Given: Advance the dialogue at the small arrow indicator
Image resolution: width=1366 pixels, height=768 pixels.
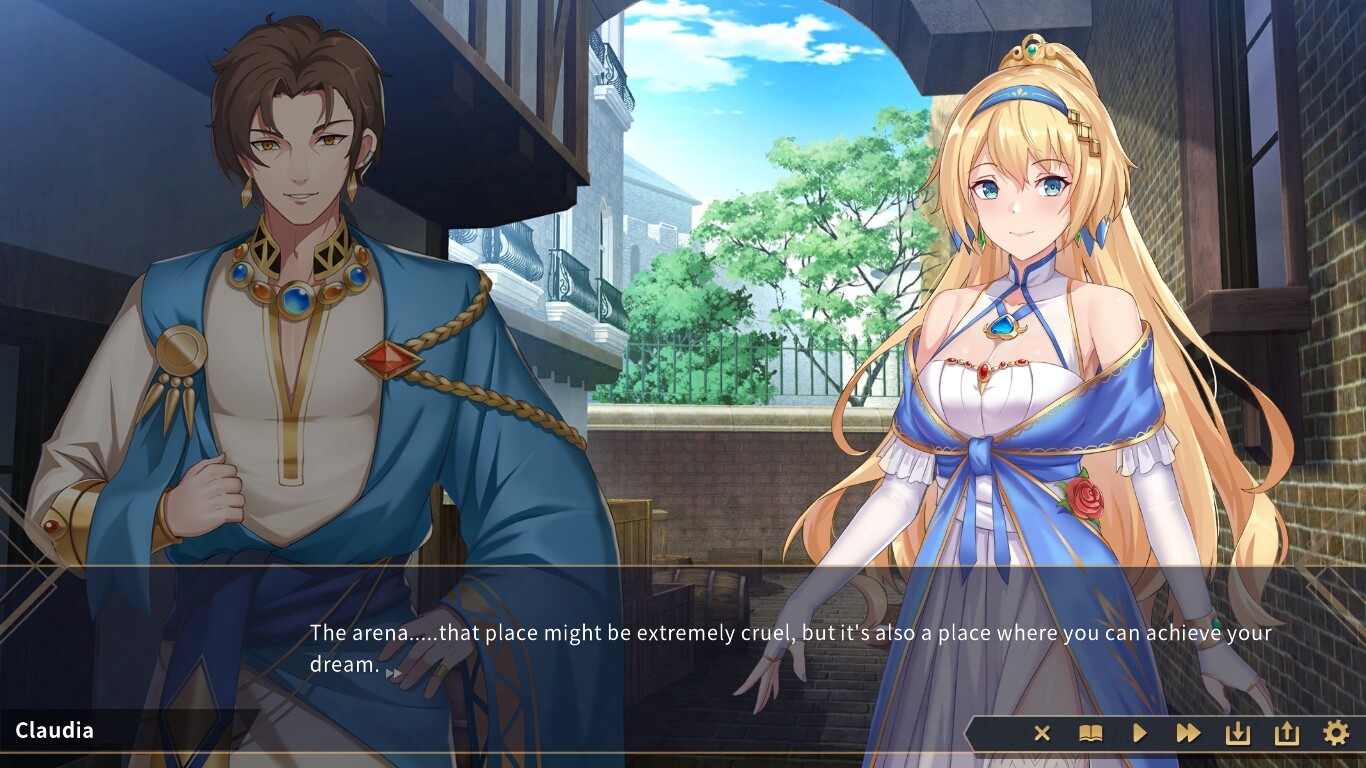Looking at the screenshot, I should (394, 673).
